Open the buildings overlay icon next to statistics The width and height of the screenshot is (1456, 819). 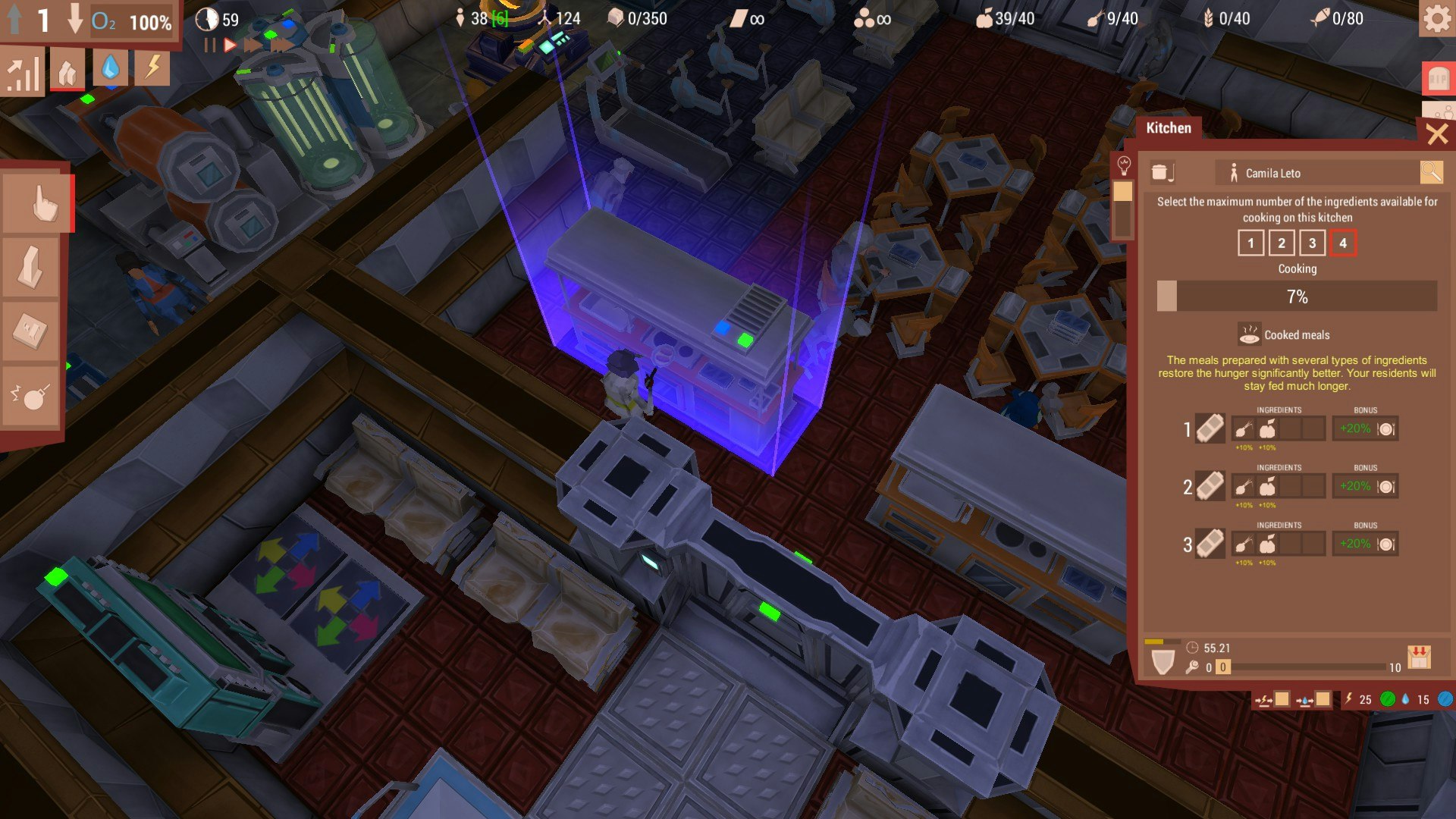[67, 70]
